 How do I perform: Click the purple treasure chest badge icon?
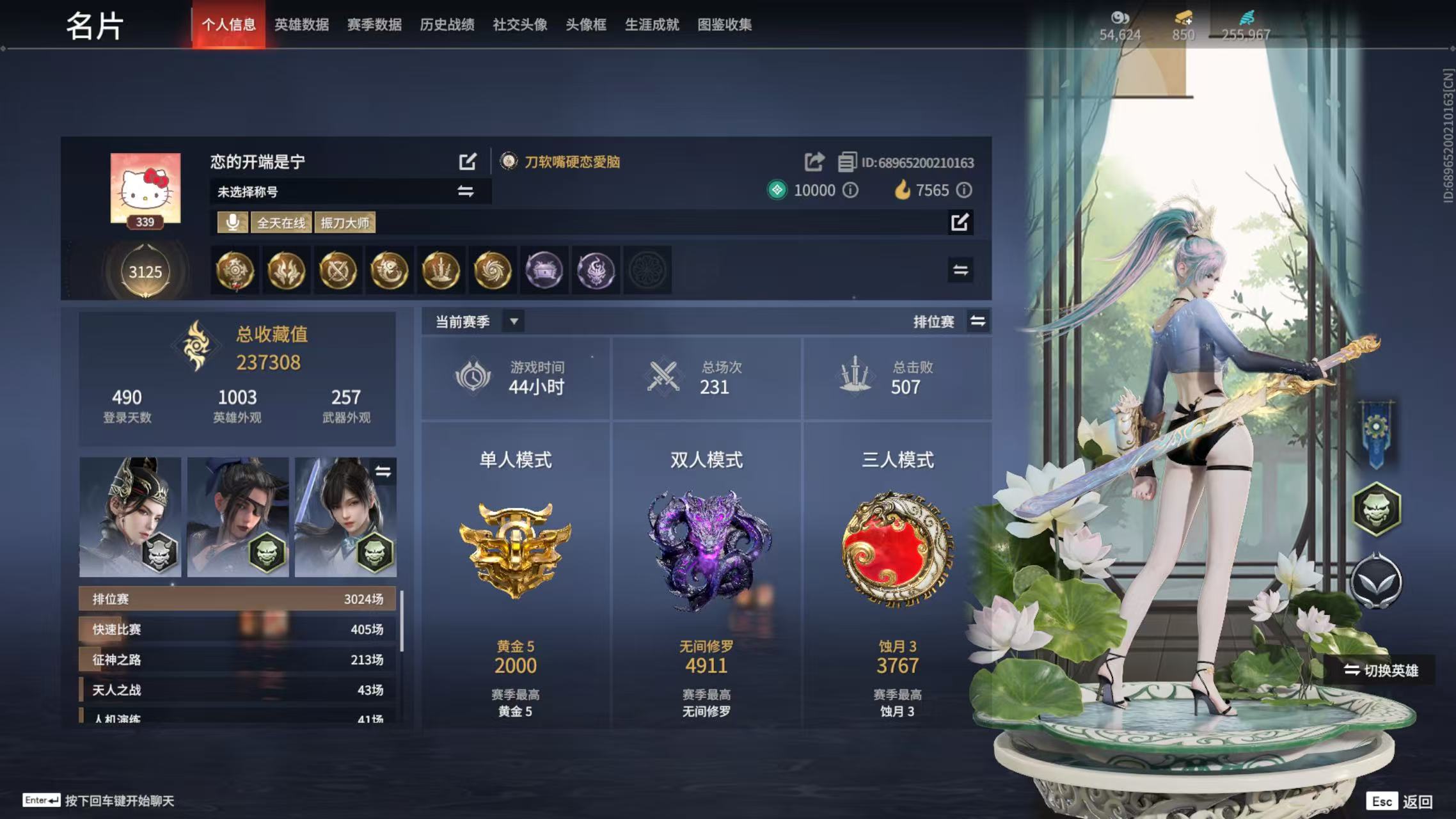pos(544,270)
